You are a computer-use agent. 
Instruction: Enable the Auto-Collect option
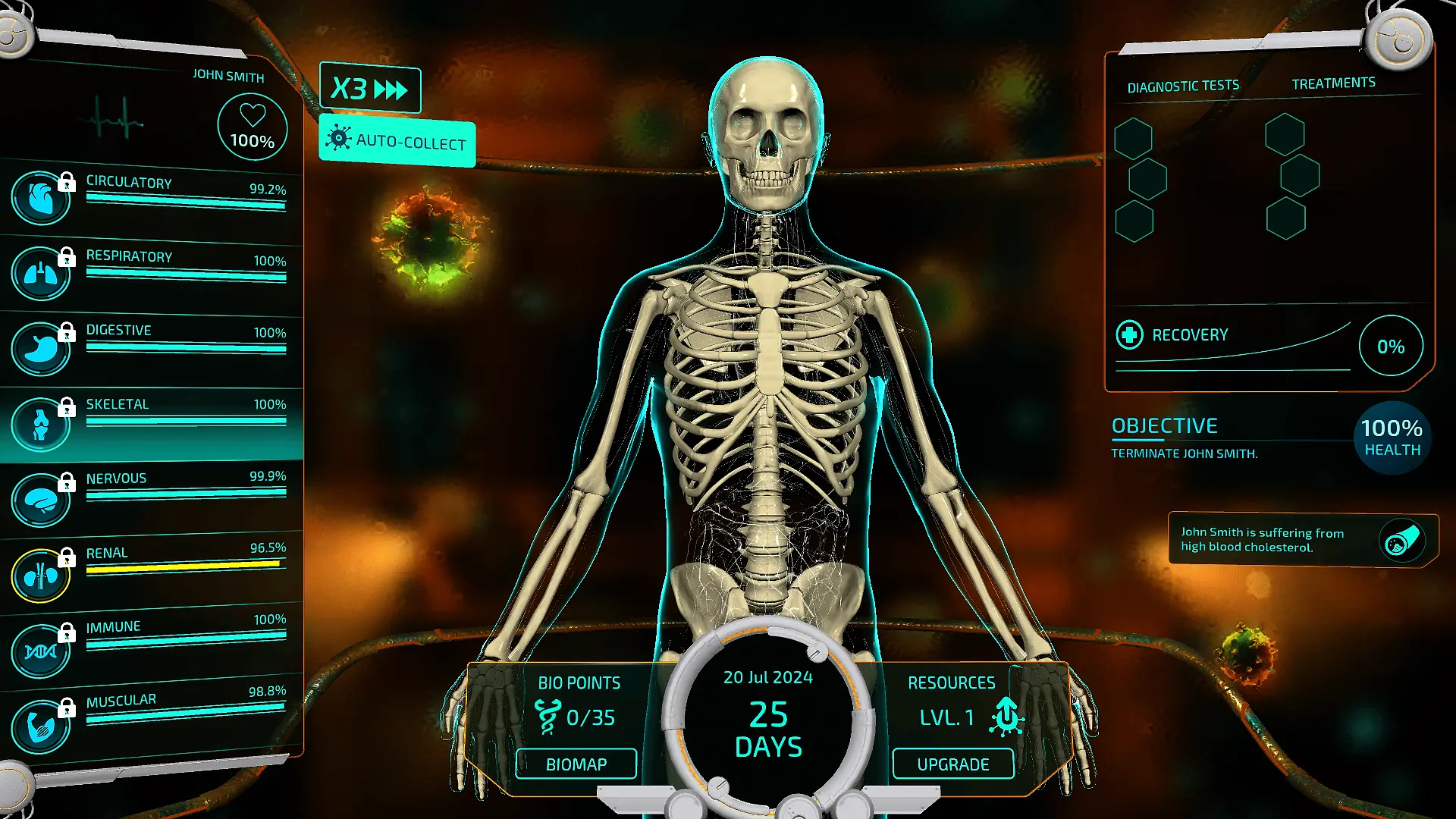pyautogui.click(x=397, y=141)
